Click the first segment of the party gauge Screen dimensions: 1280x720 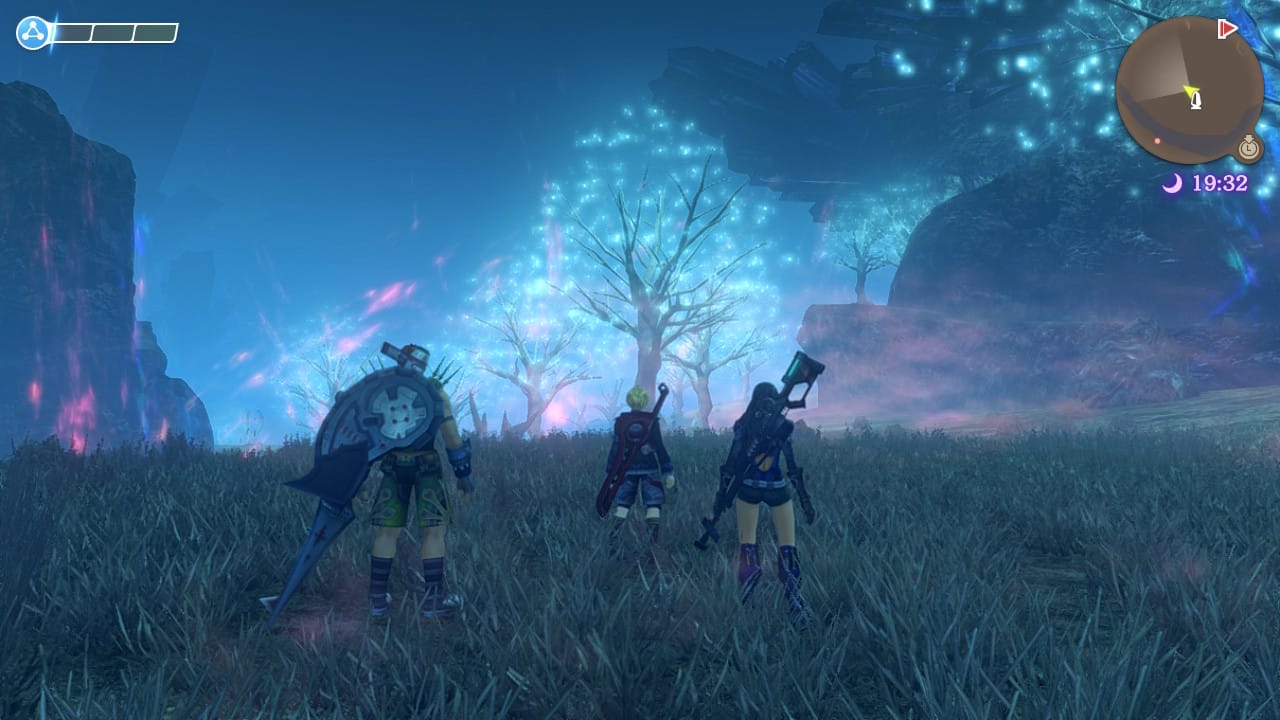(x=72, y=33)
